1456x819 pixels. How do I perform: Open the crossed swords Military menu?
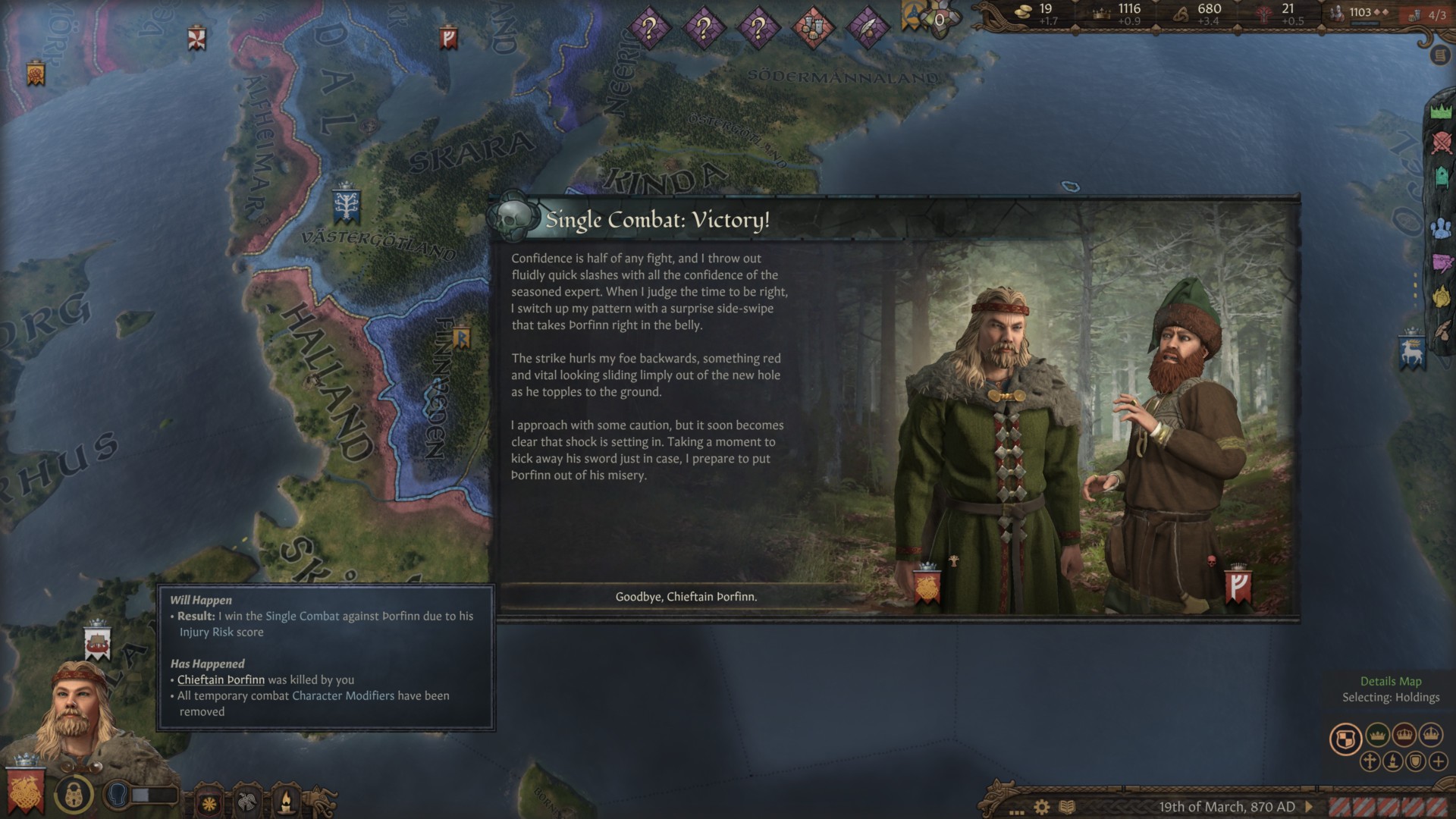click(1441, 142)
